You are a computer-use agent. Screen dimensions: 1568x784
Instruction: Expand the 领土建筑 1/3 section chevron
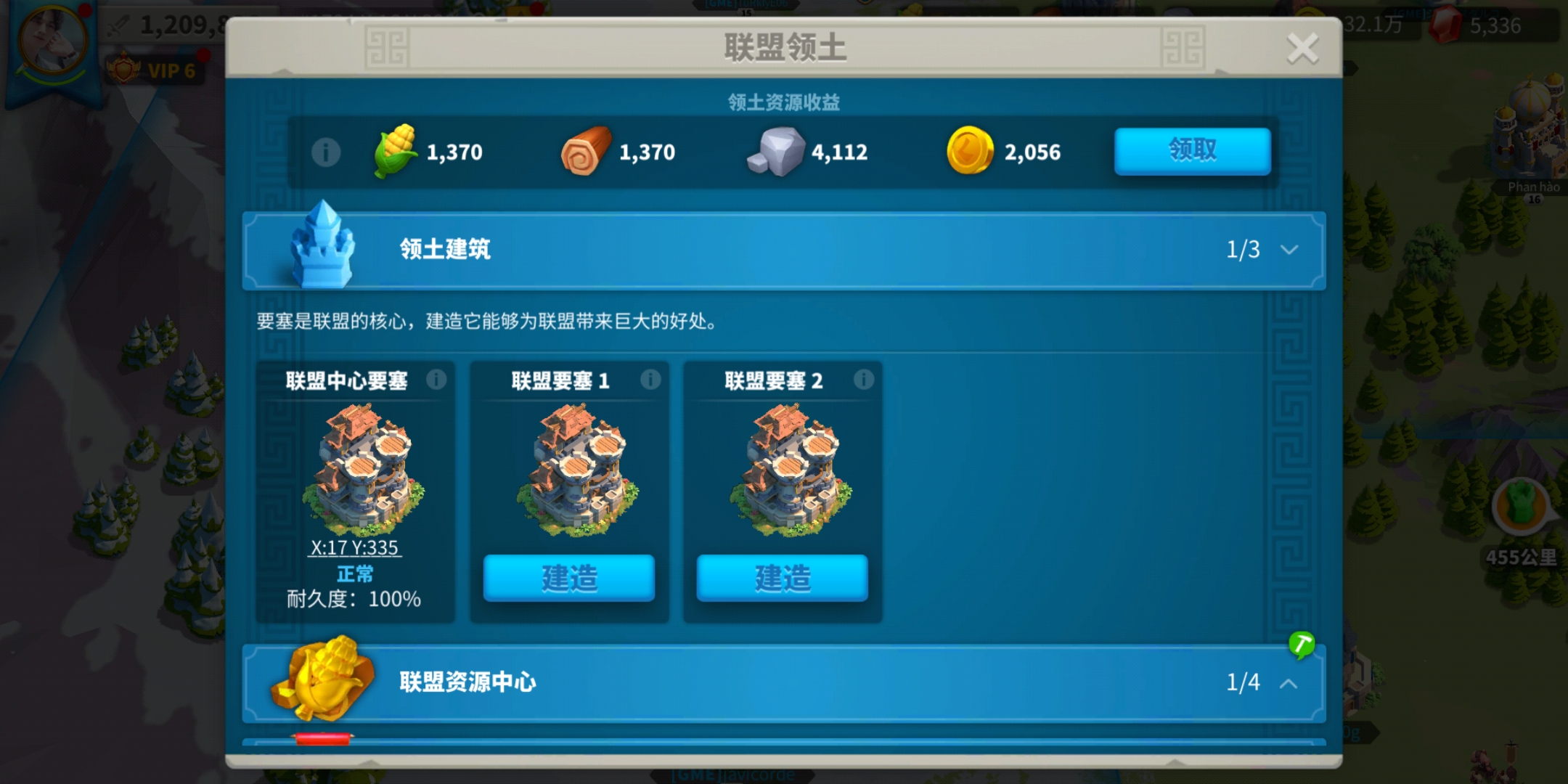(1289, 250)
